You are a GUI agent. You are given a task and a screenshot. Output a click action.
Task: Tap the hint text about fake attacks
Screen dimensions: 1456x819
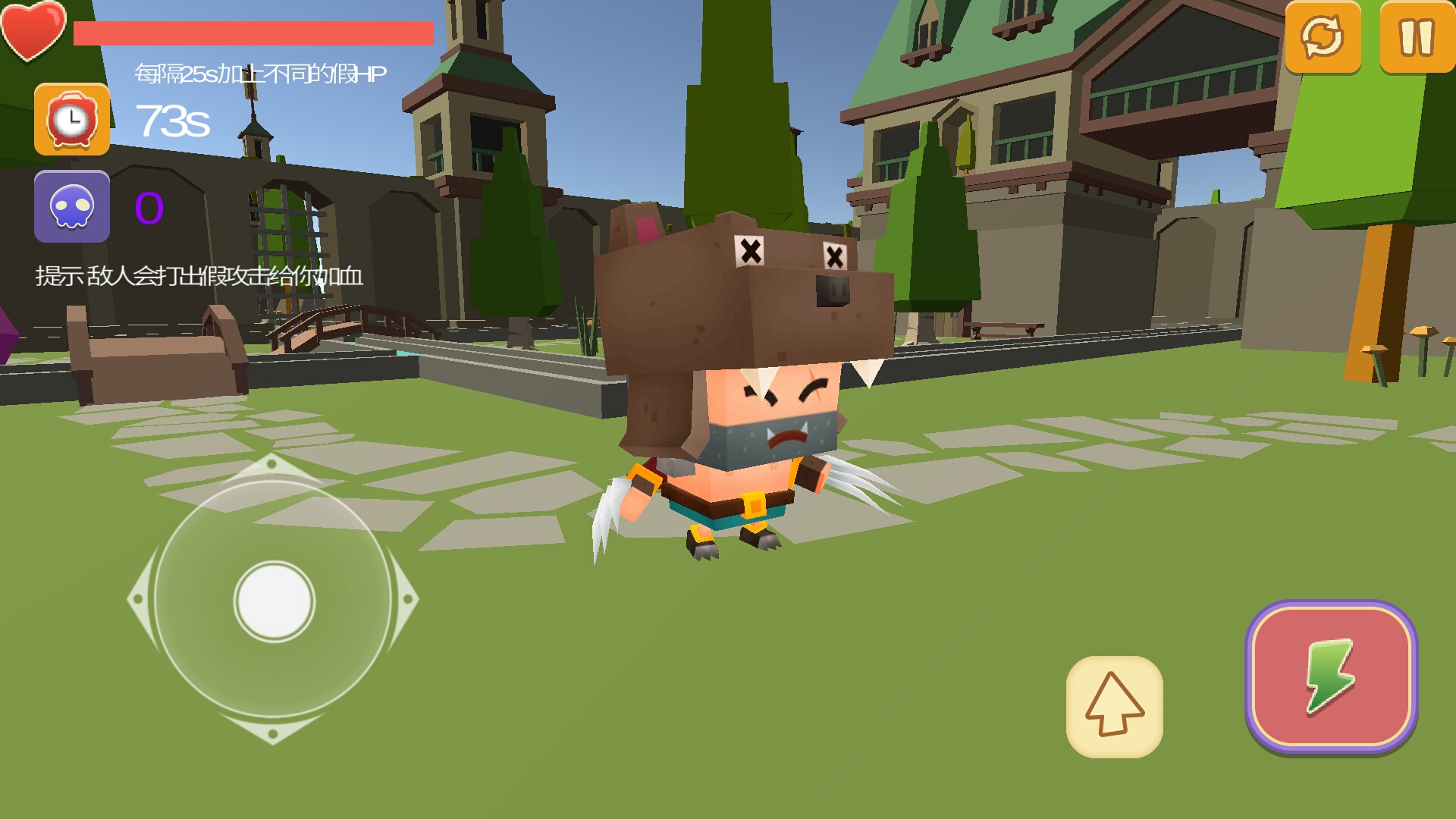(199, 277)
